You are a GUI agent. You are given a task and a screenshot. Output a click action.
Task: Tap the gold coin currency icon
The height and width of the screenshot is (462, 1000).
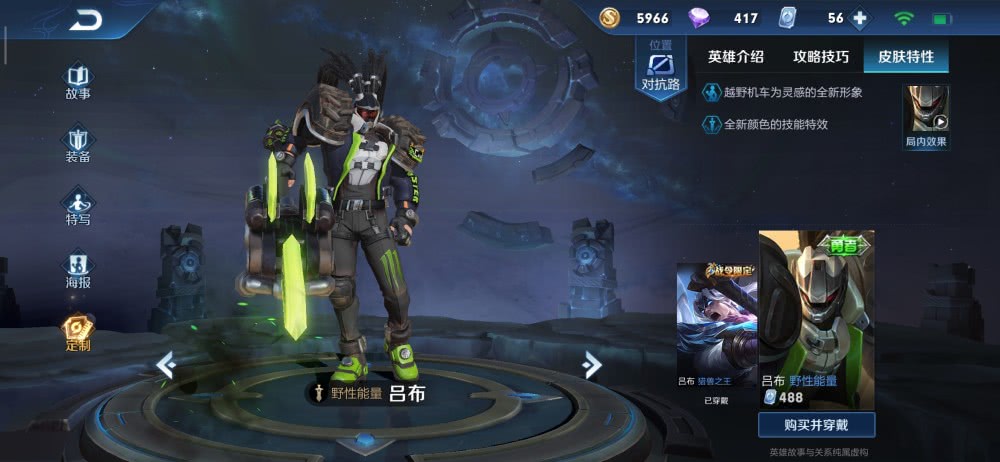[x=610, y=18]
